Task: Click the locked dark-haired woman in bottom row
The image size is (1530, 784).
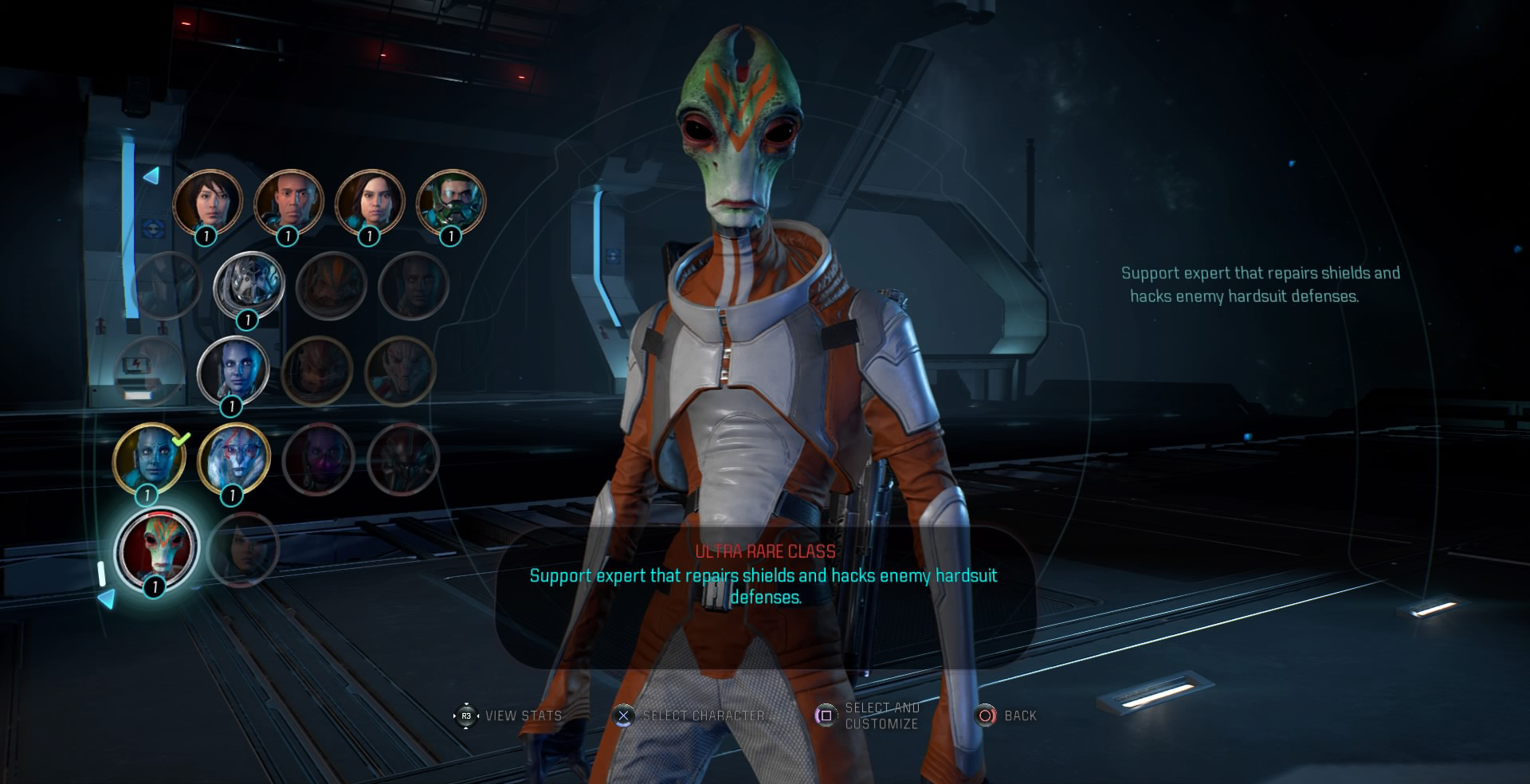Action: coord(242,548)
